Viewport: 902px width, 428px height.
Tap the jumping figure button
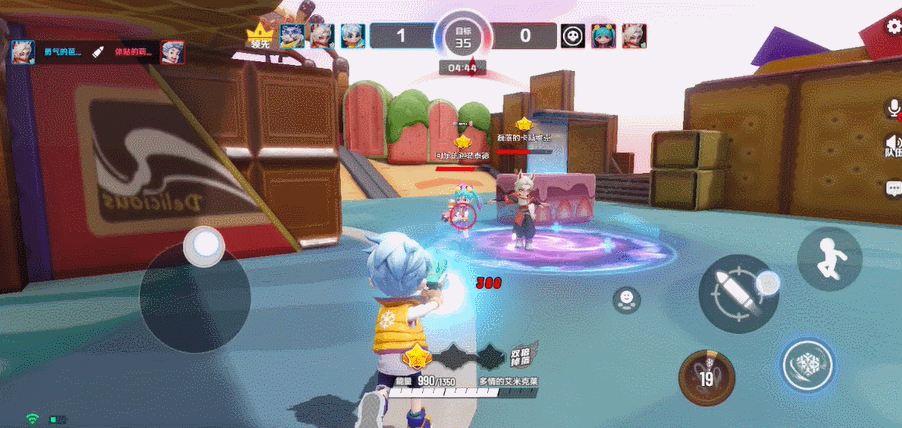tap(829, 259)
